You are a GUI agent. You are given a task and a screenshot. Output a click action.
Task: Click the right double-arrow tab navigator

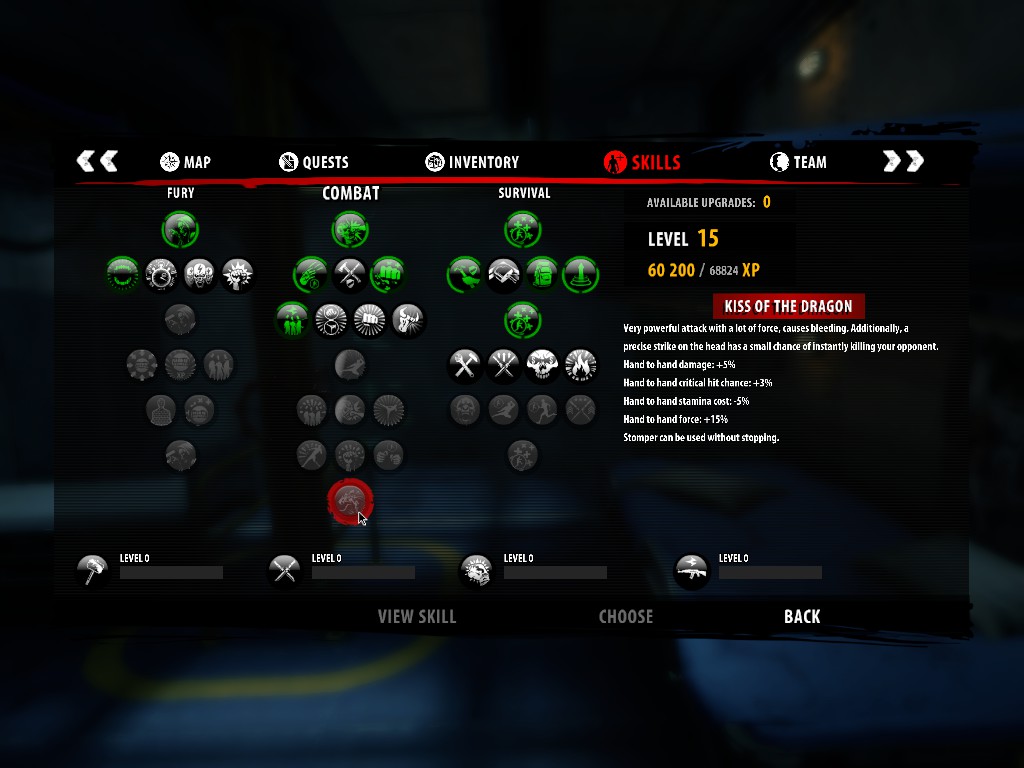(903, 161)
